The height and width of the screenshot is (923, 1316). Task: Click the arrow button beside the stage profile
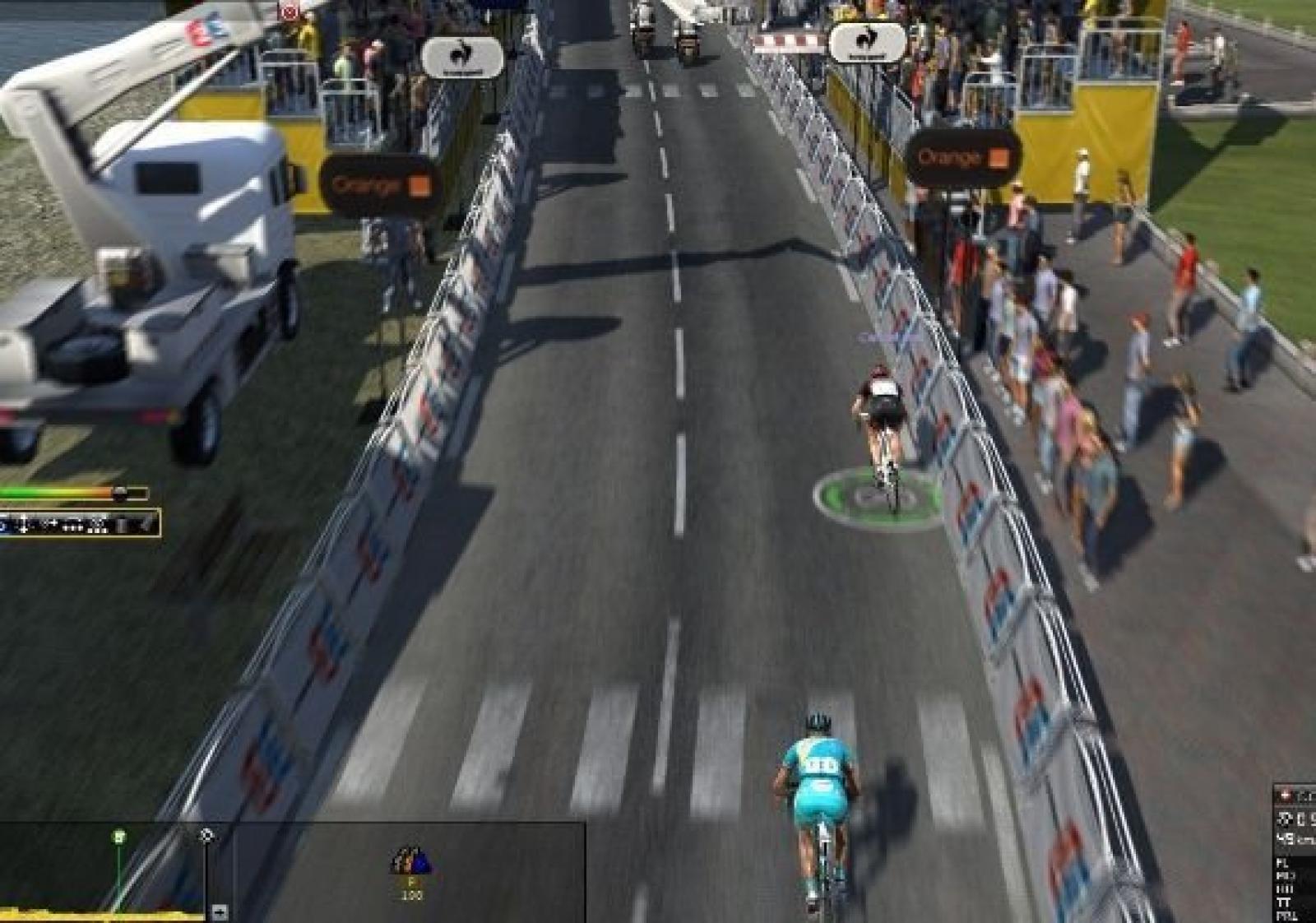[220, 911]
